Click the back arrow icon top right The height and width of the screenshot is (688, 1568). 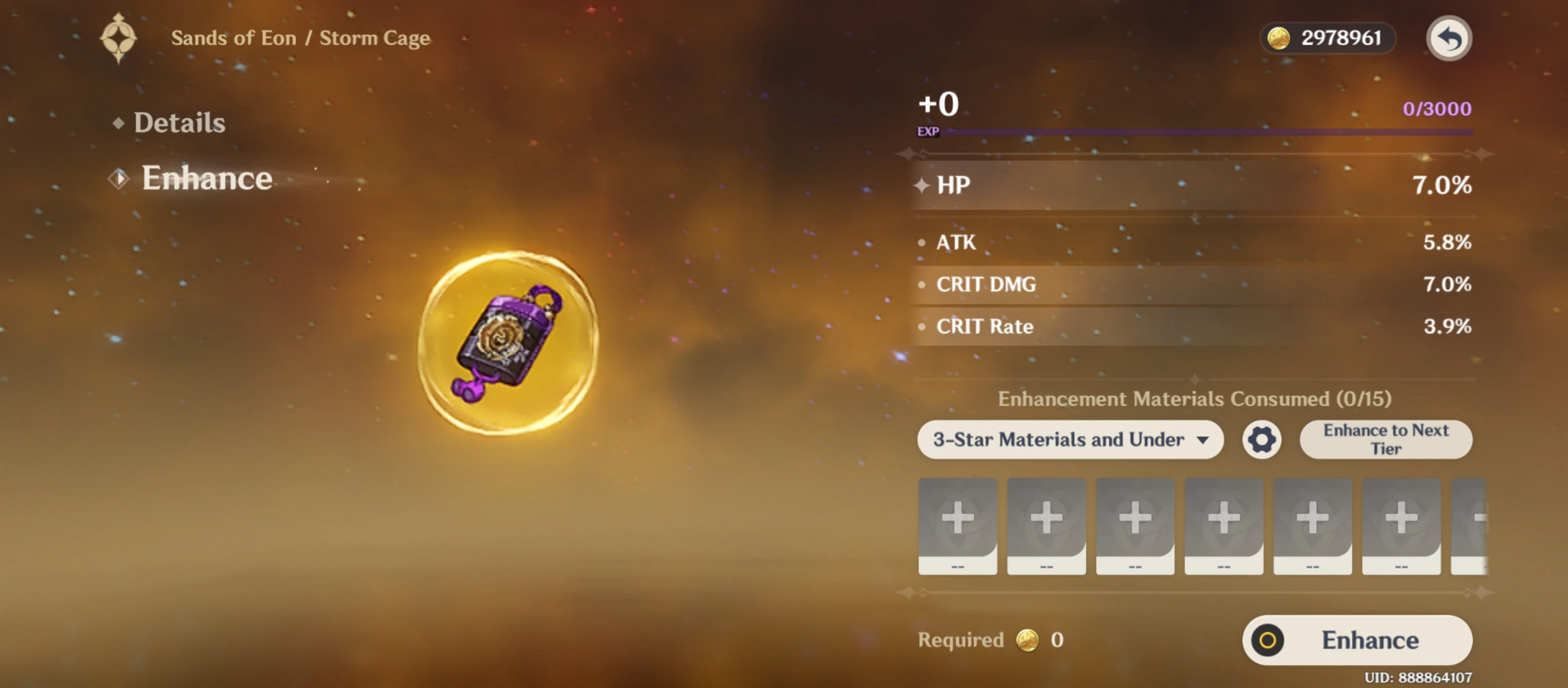click(x=1448, y=38)
